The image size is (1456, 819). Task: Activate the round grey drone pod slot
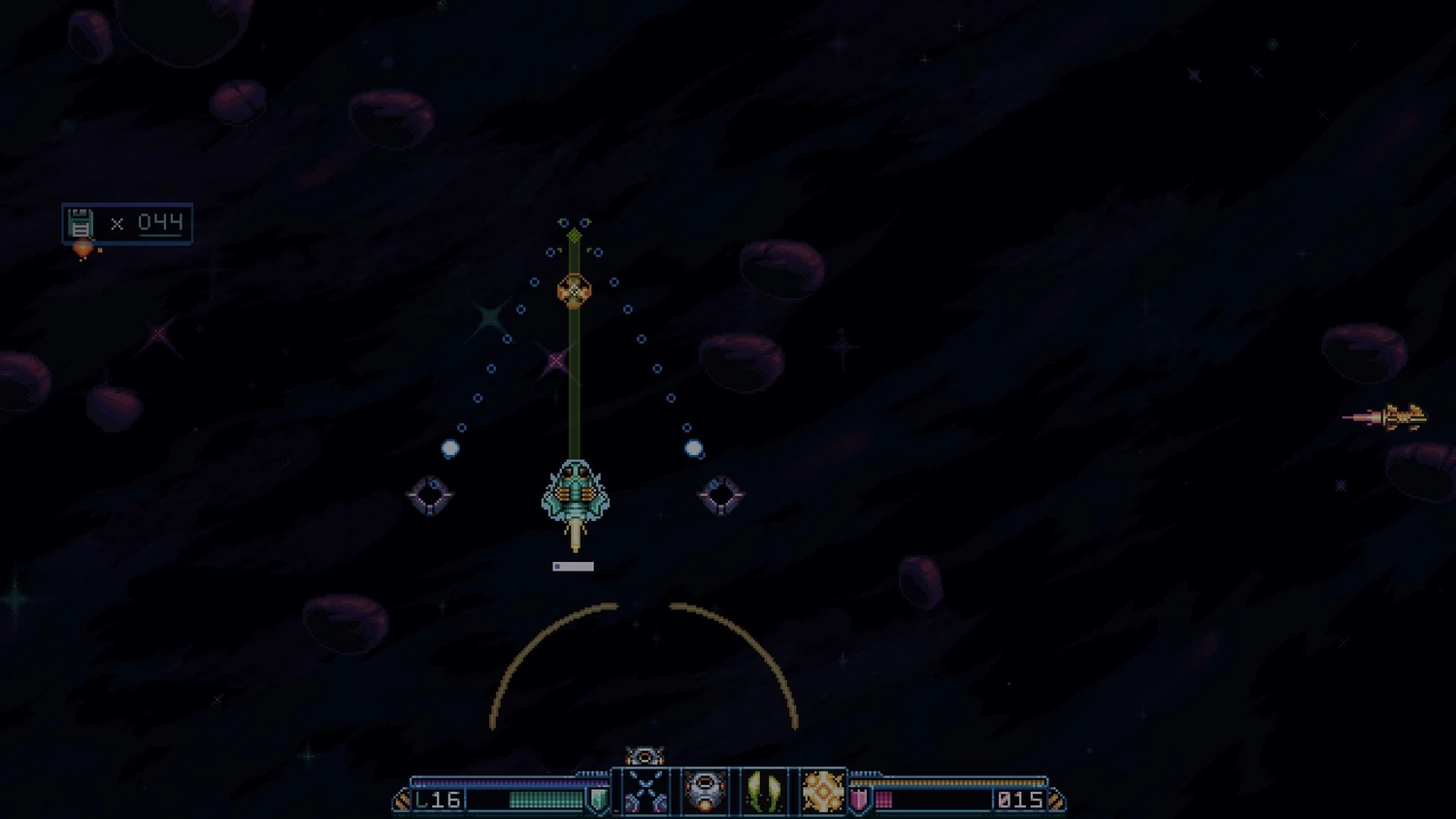click(705, 792)
